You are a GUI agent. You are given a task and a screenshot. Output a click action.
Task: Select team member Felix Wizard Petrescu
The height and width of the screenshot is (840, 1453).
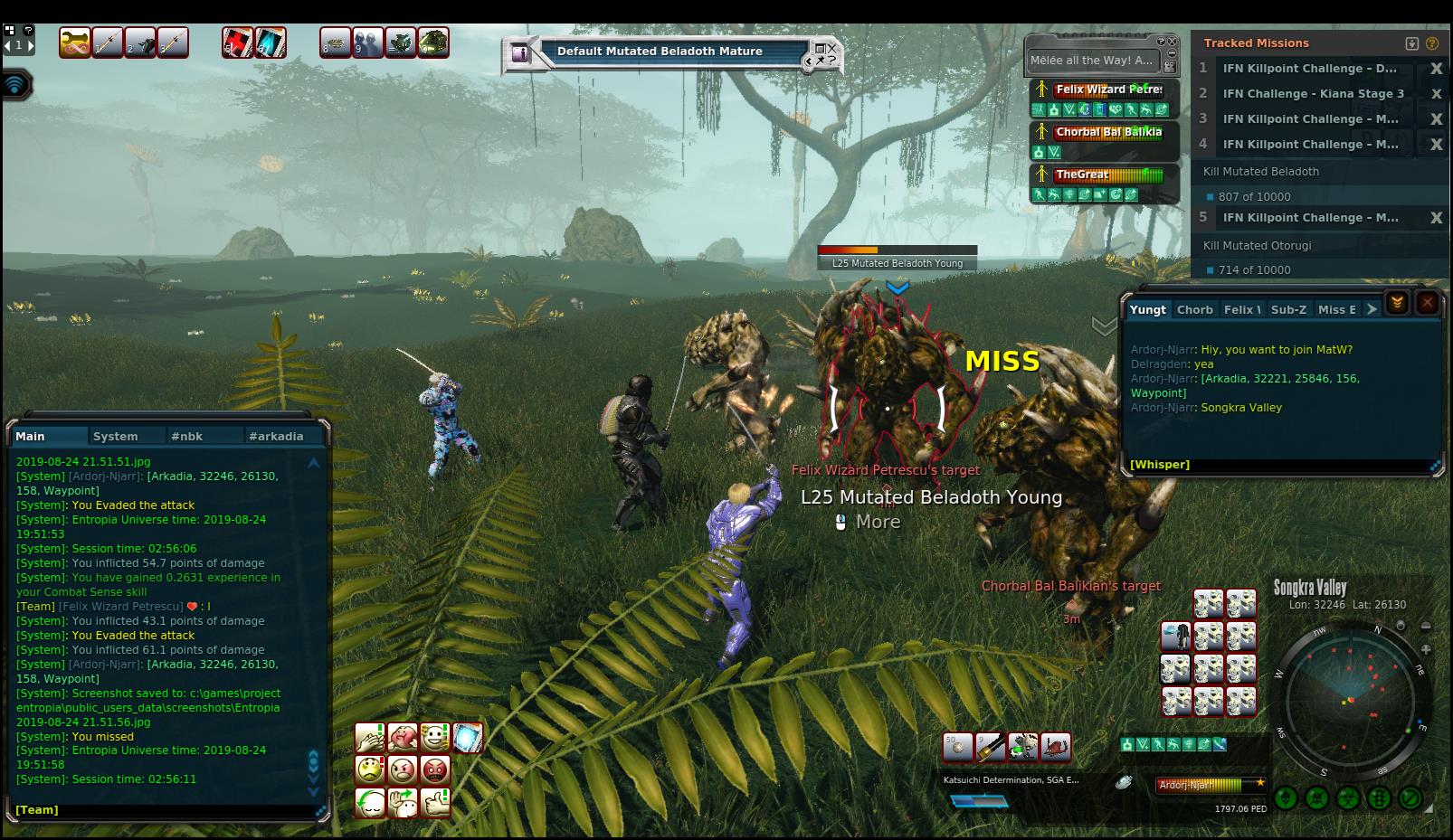pos(1108,90)
